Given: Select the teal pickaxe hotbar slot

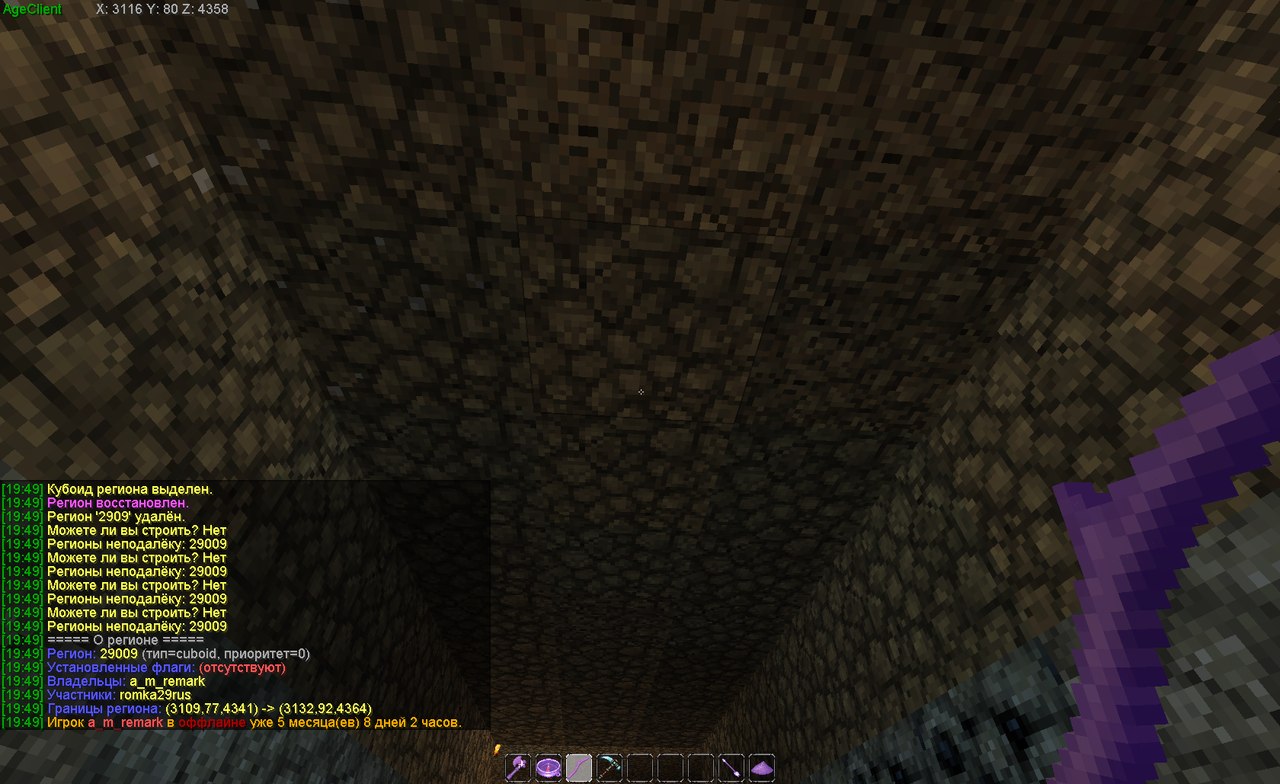Looking at the screenshot, I should tap(609, 768).
